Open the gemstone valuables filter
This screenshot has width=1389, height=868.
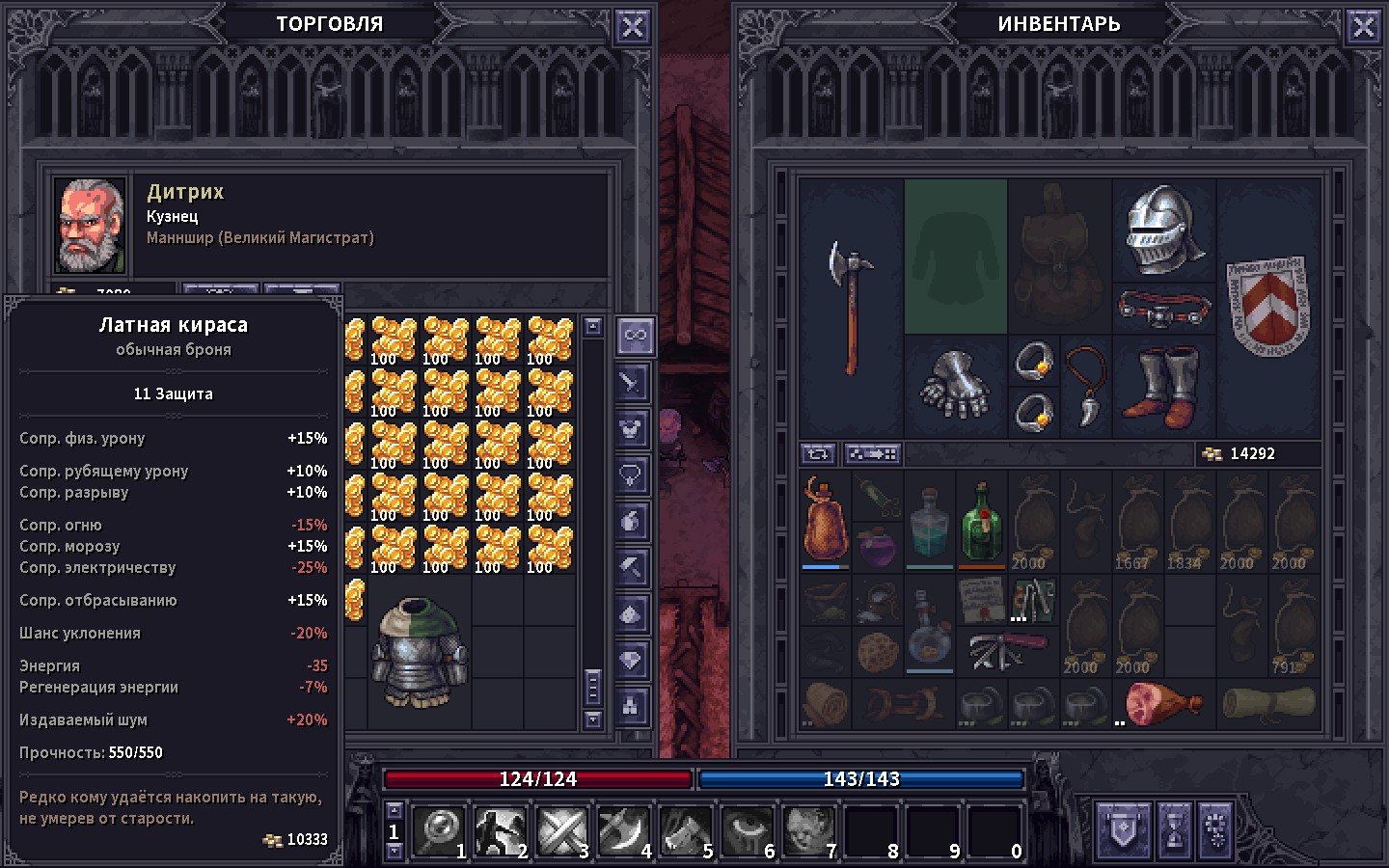(x=632, y=660)
